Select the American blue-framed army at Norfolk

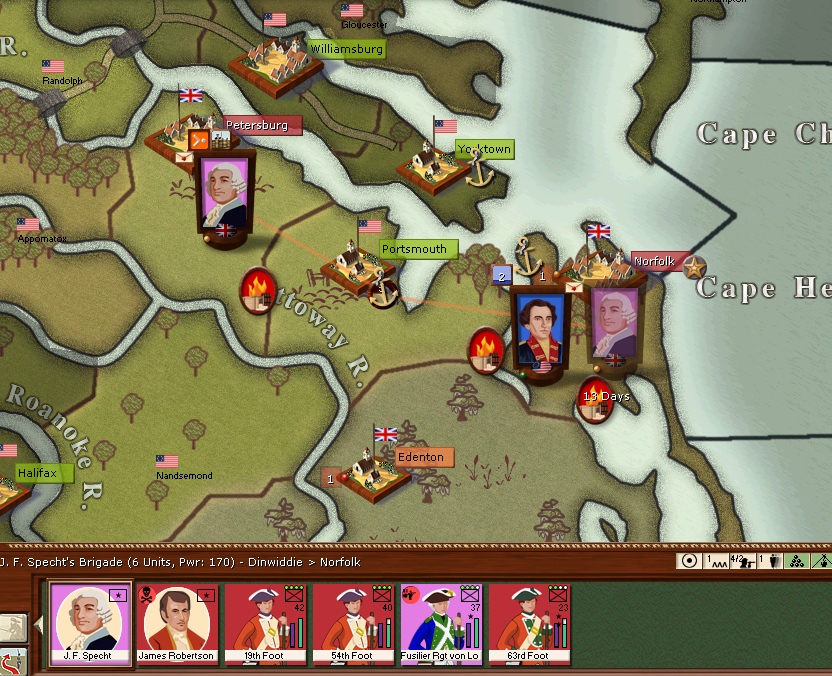coord(540,328)
